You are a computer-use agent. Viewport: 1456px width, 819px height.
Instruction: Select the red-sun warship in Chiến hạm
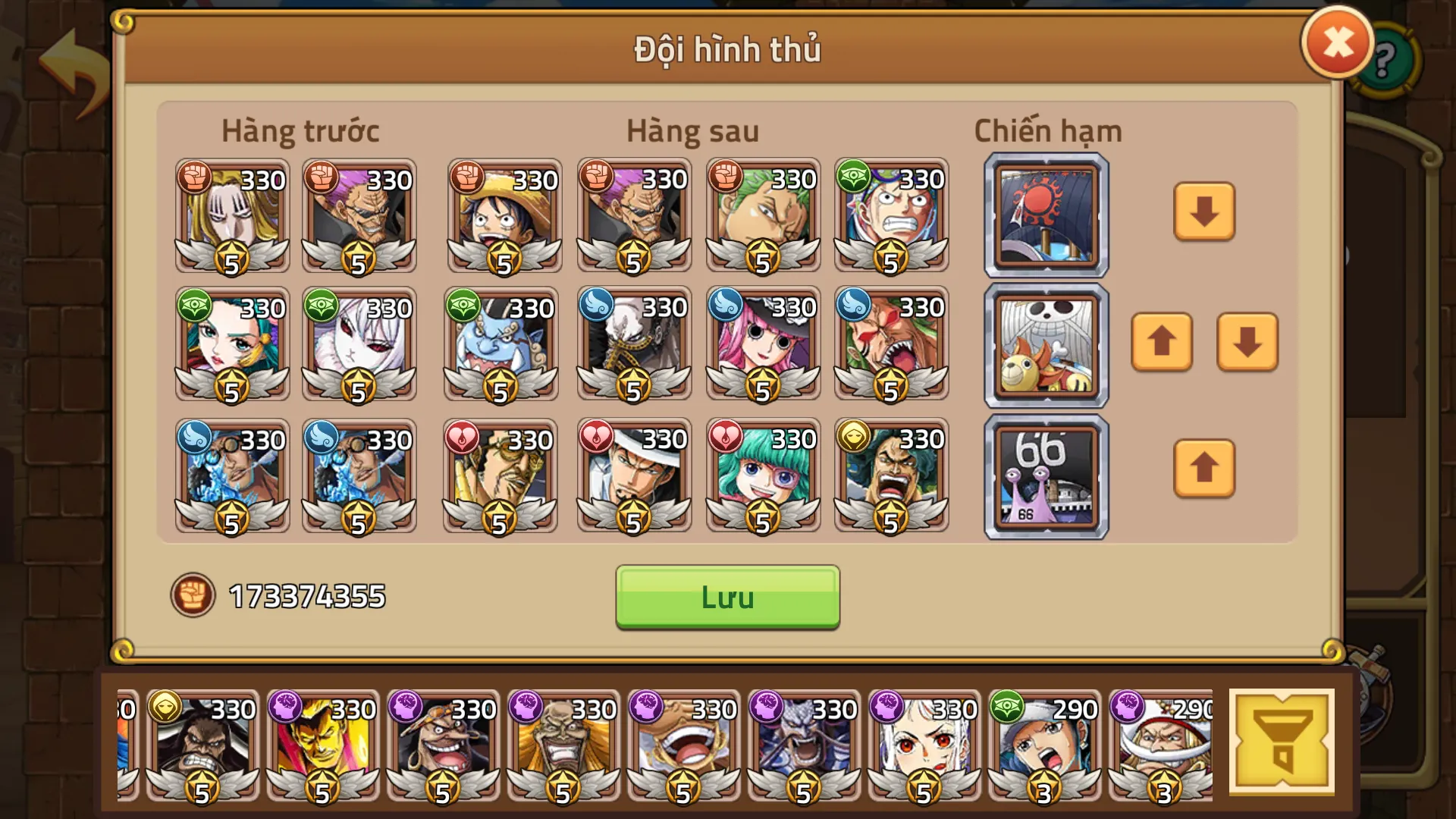[x=1045, y=215]
